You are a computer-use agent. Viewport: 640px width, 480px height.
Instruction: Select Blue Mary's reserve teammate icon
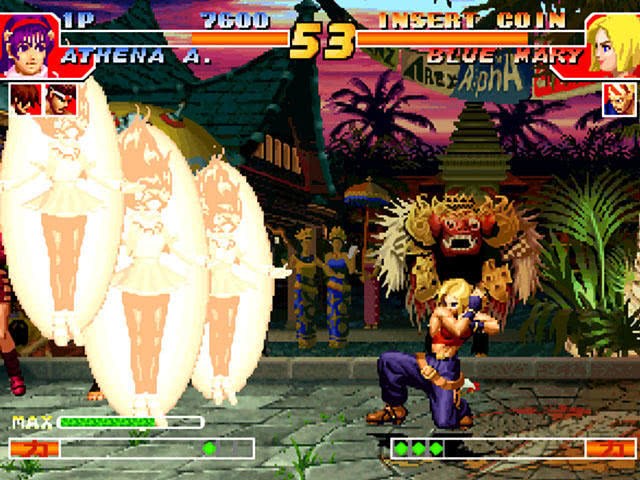click(616, 99)
